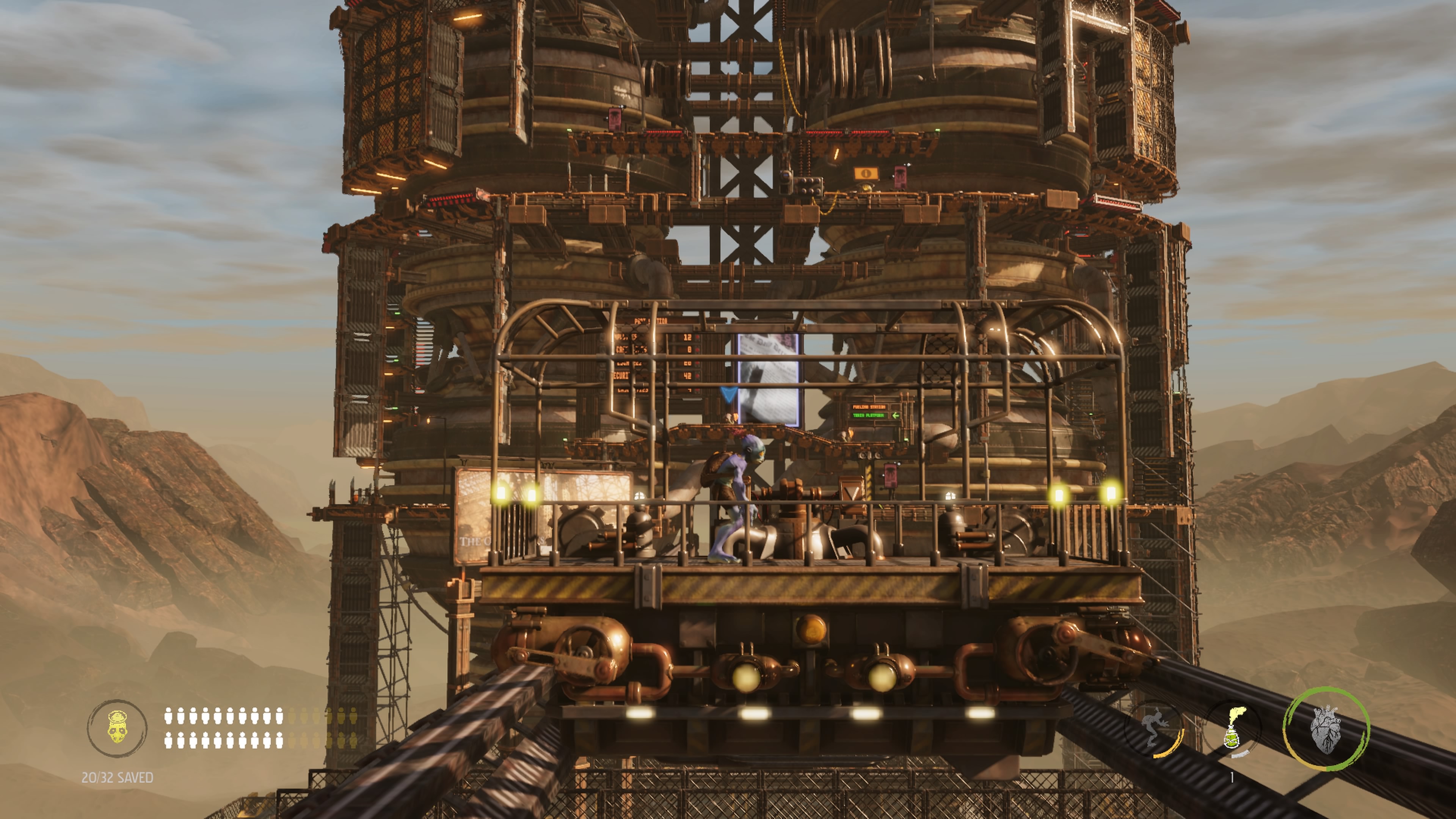Select the green smoking brew bottle item

[1233, 730]
